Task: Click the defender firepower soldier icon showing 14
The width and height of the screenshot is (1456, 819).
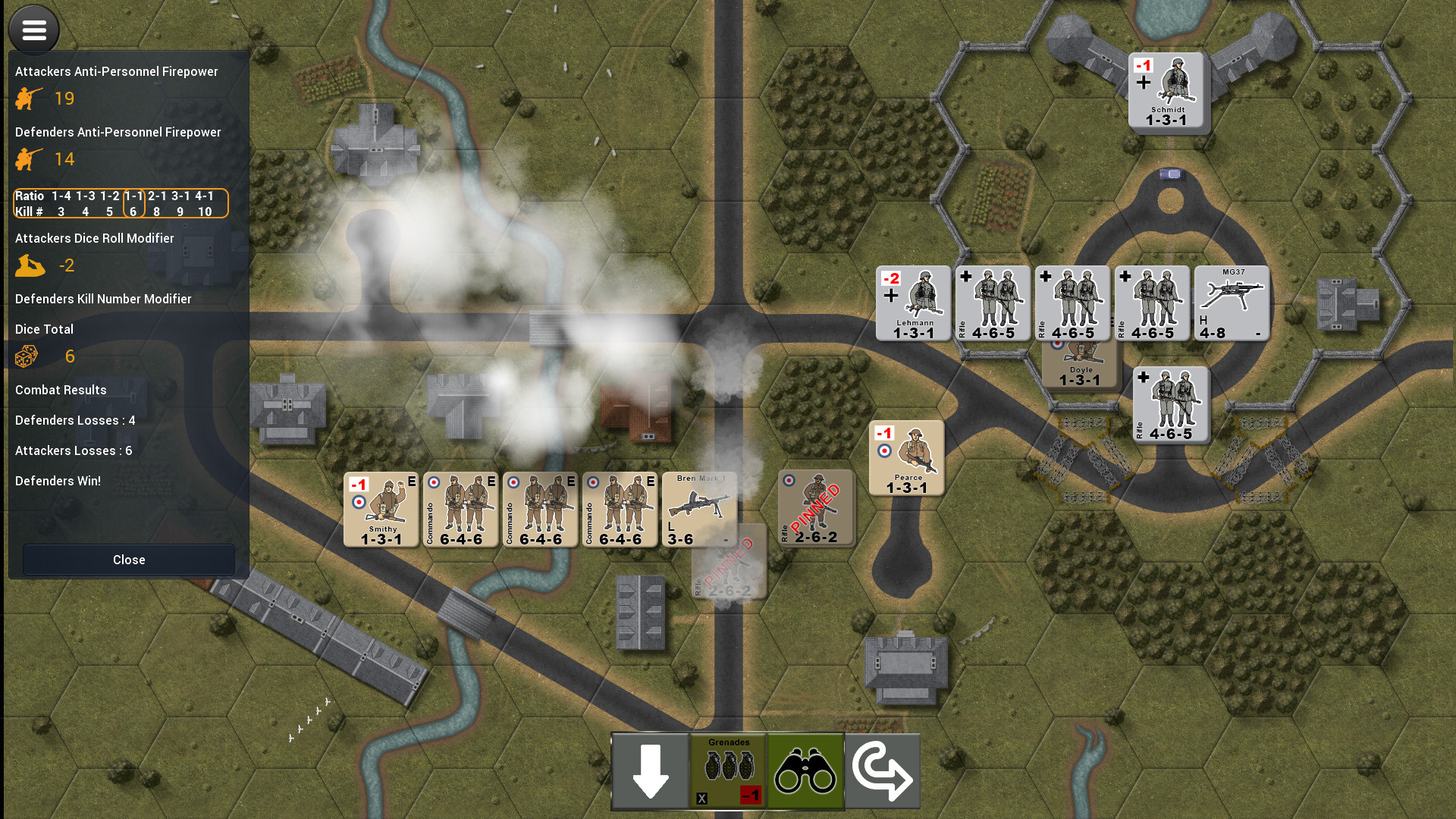Action: pyautogui.click(x=28, y=158)
